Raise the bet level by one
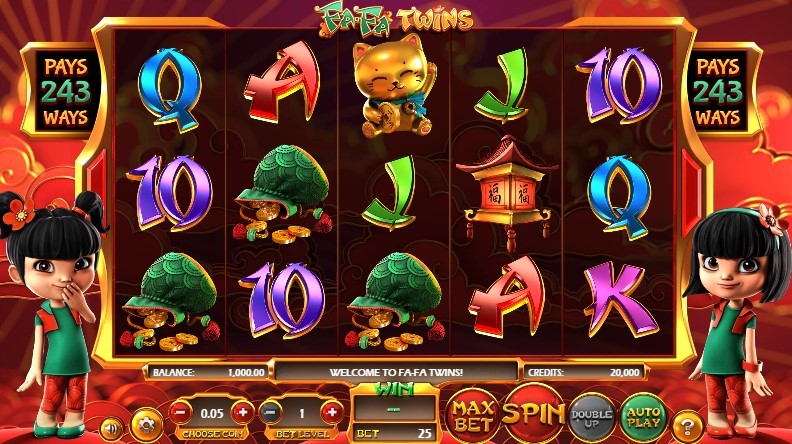The width and height of the screenshot is (792, 444). (330, 411)
